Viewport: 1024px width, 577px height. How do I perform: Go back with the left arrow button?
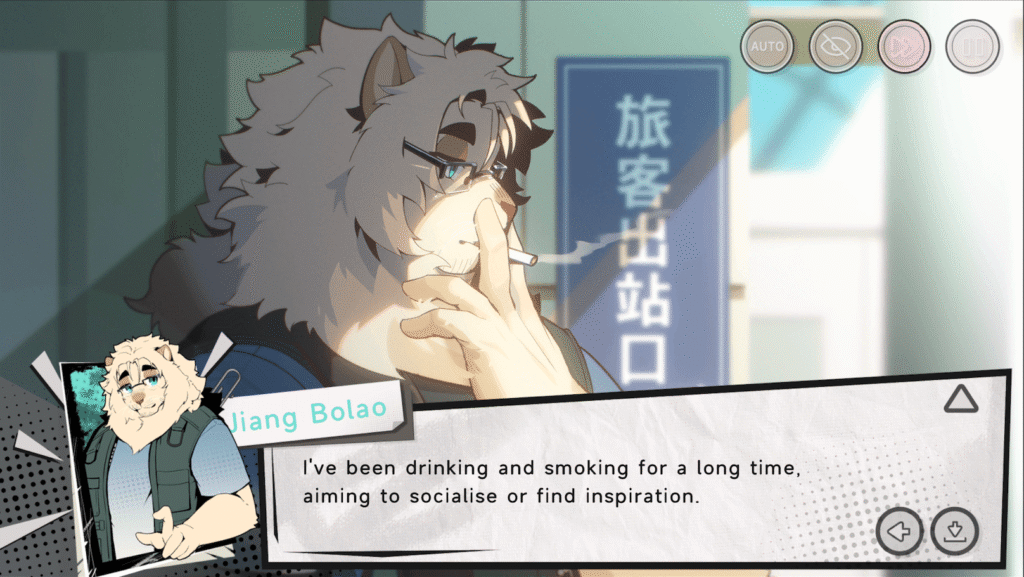click(x=899, y=531)
